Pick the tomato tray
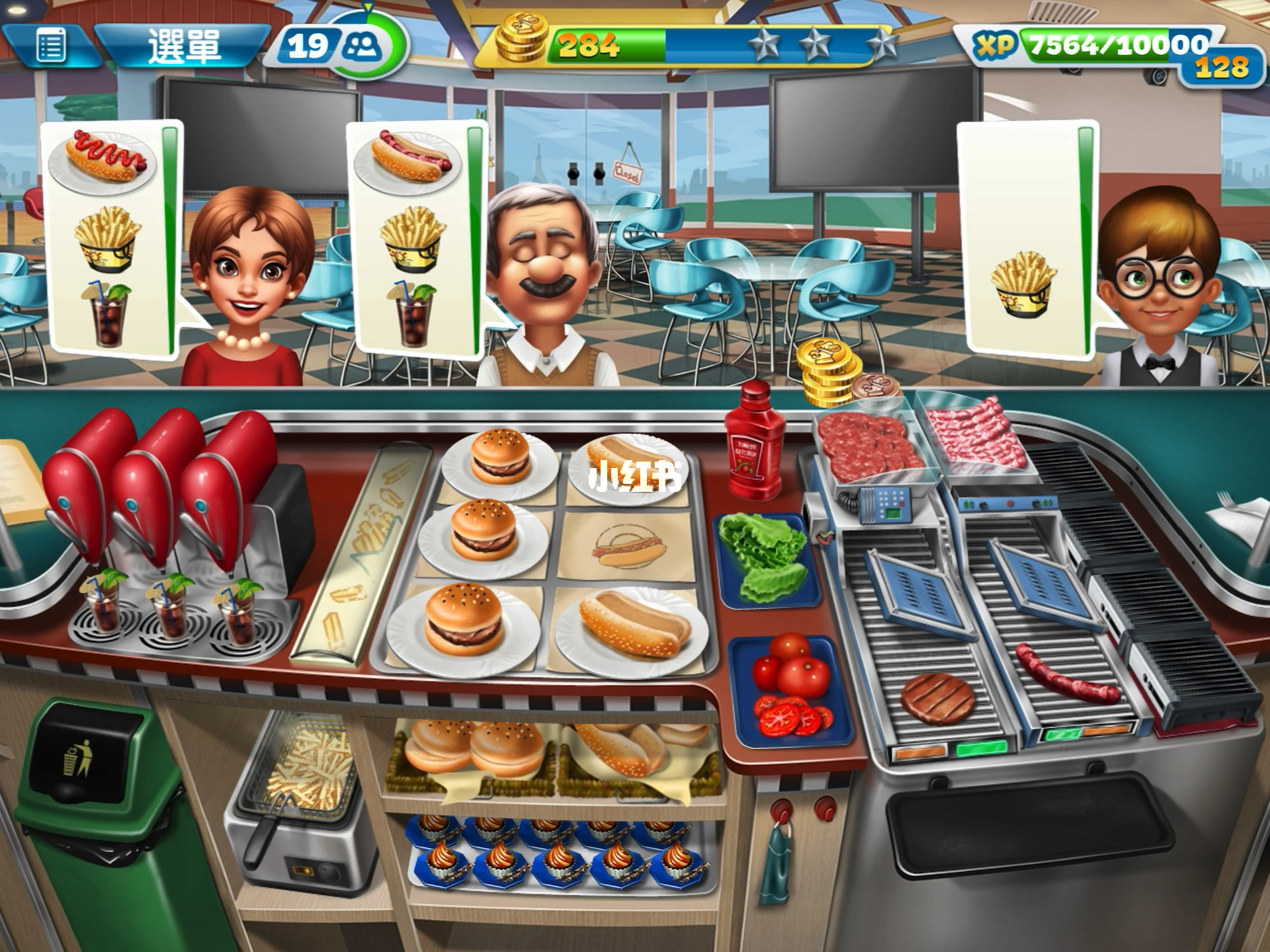The image size is (1270, 952). [x=792, y=688]
